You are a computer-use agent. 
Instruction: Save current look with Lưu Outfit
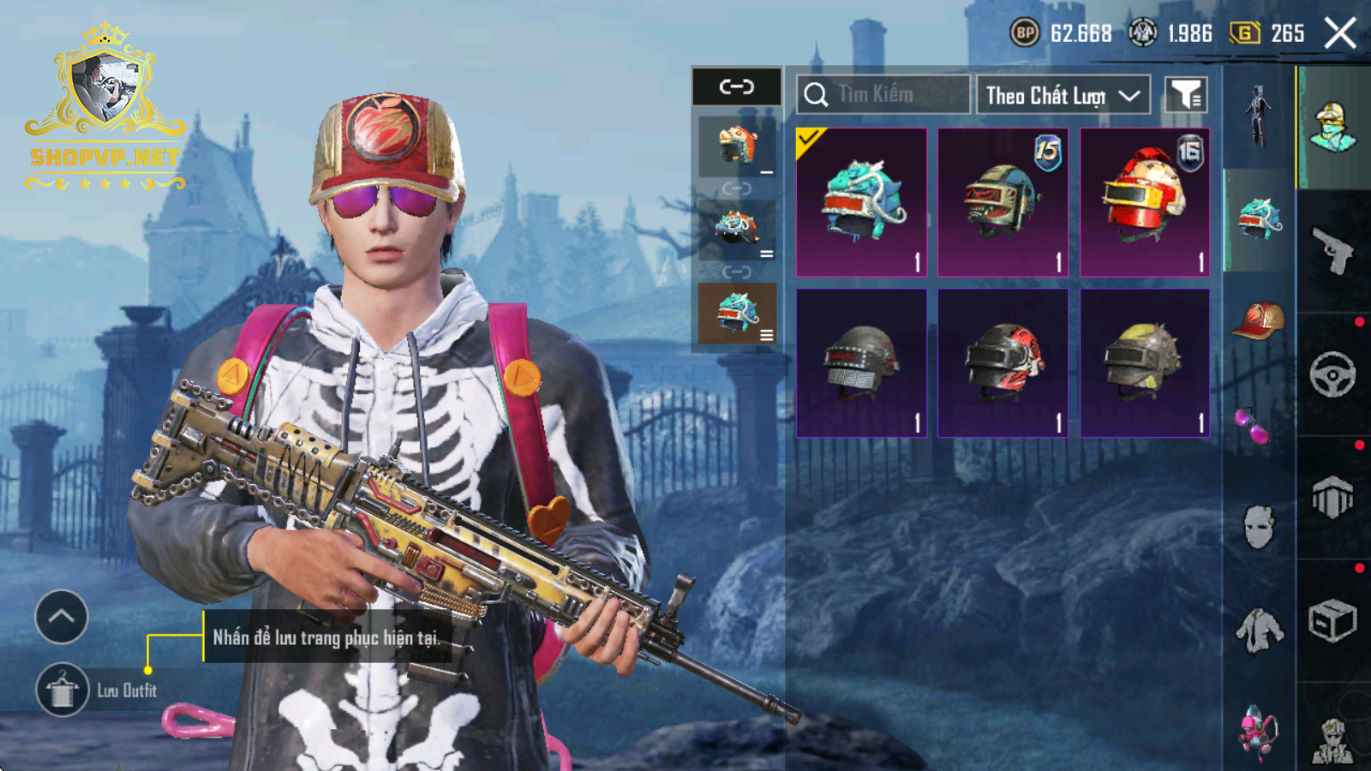(63, 690)
